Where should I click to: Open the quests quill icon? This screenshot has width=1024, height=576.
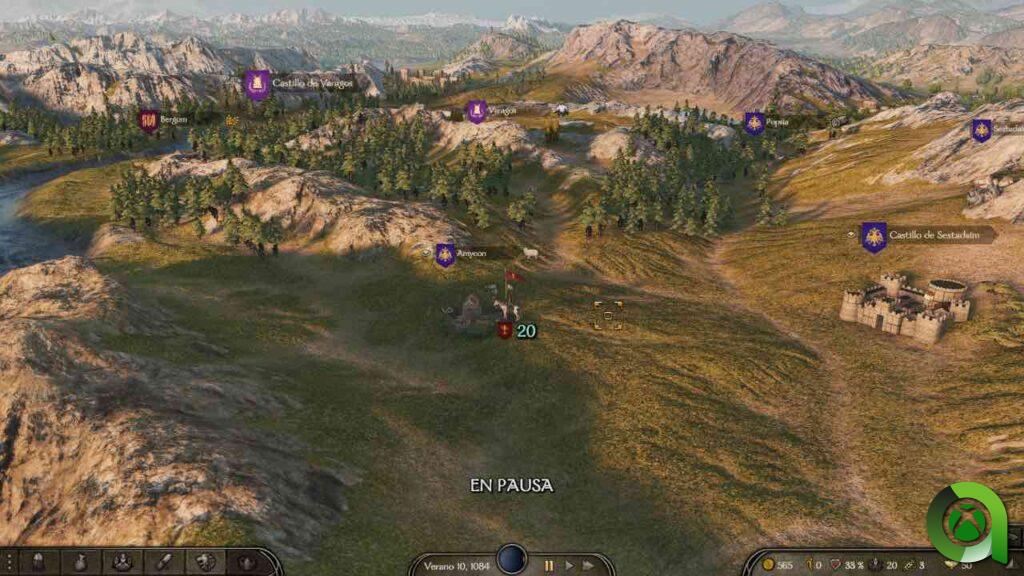click(x=163, y=562)
